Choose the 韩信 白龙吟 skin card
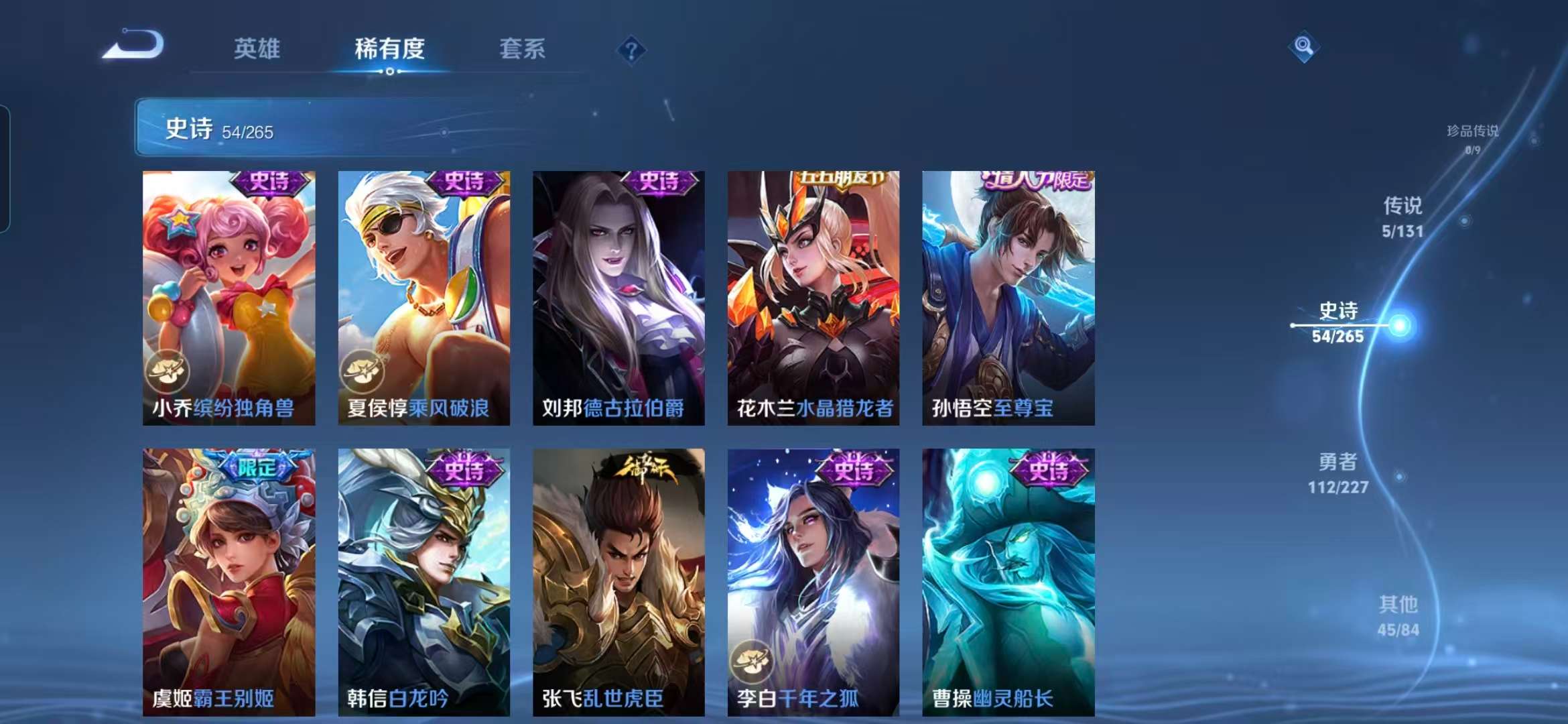Screen dimensions: 1568x724 coord(423,582)
